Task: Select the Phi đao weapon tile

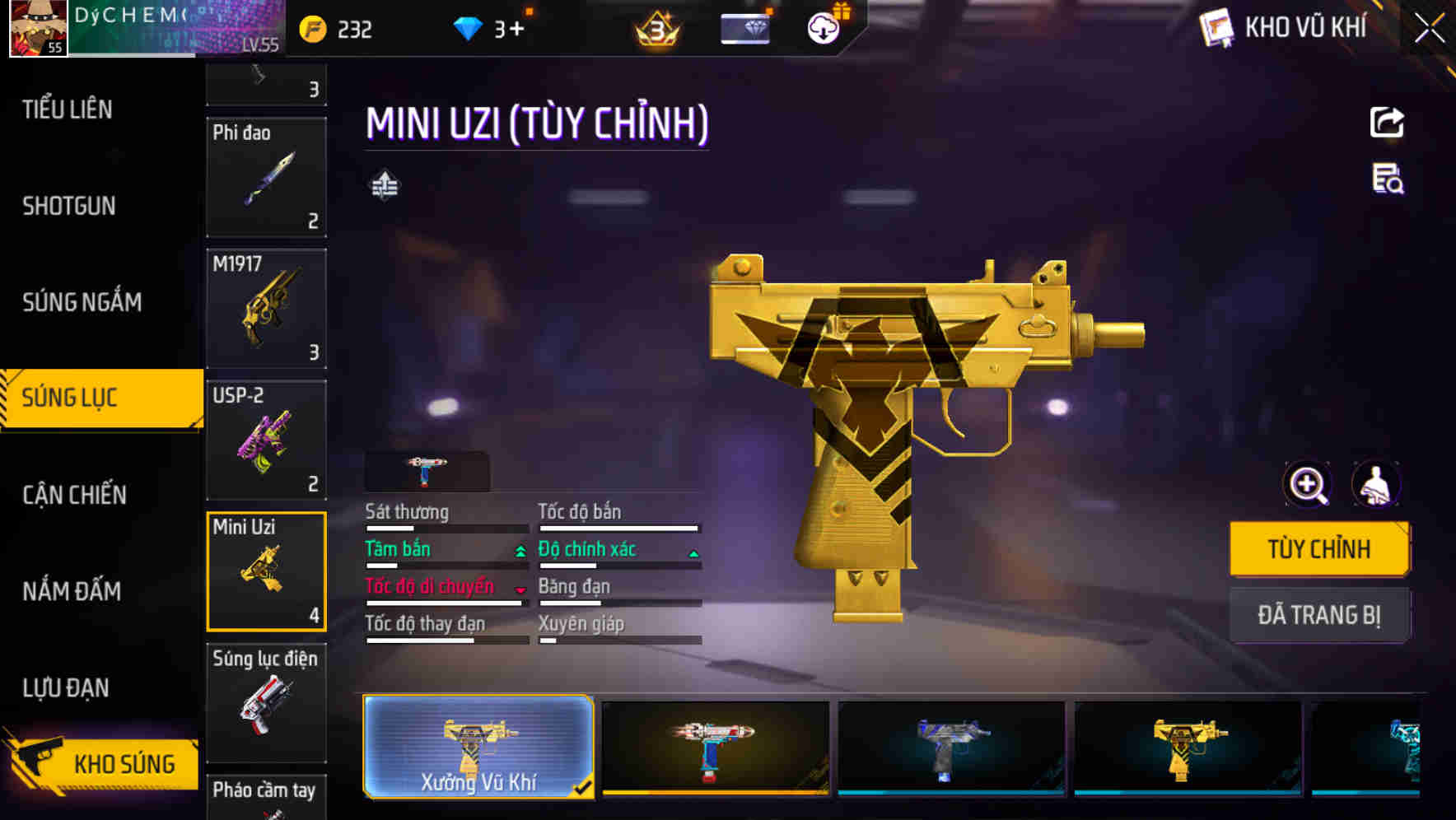Action: (266, 177)
